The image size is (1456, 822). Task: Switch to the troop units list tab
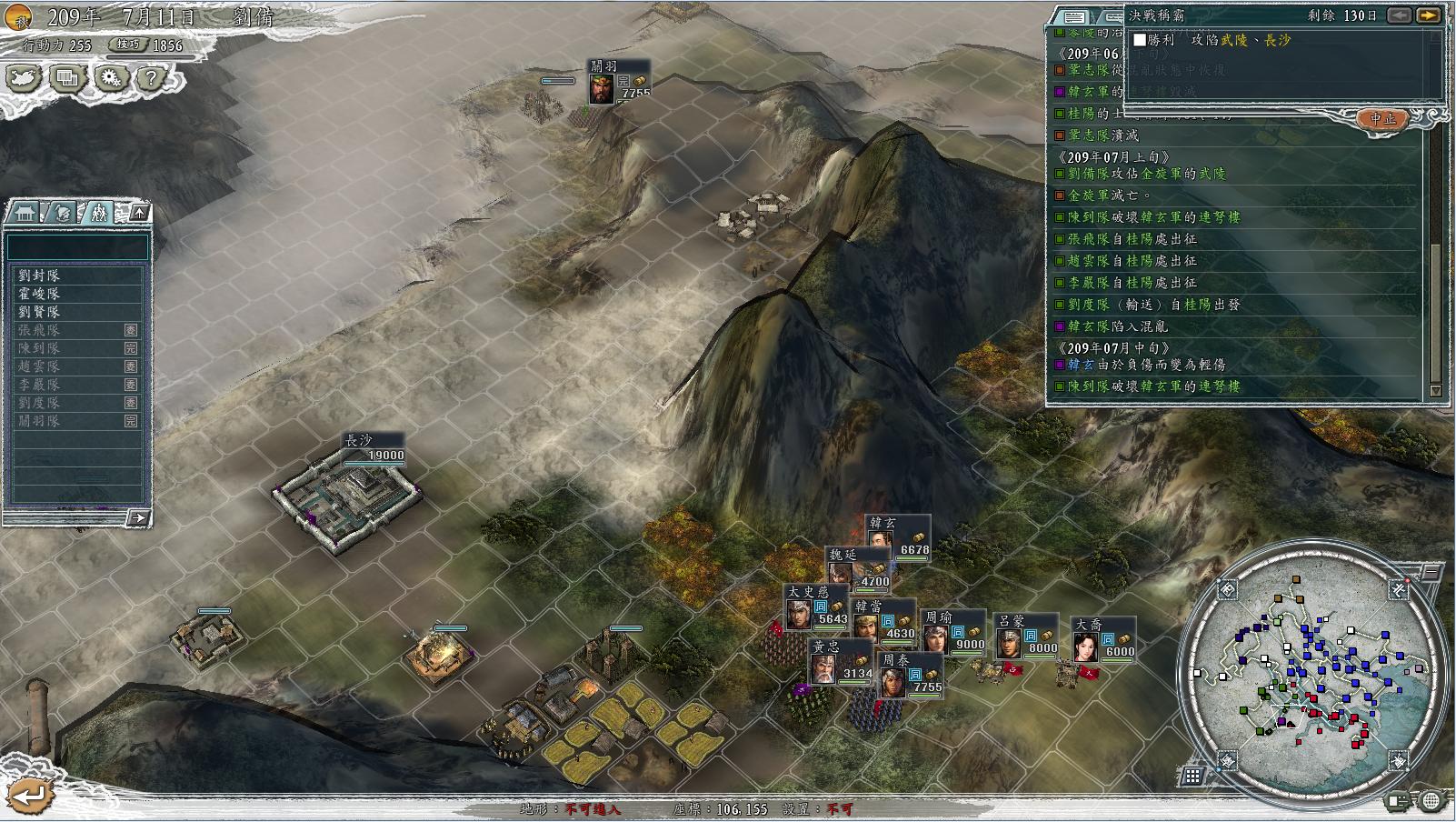pos(98,213)
